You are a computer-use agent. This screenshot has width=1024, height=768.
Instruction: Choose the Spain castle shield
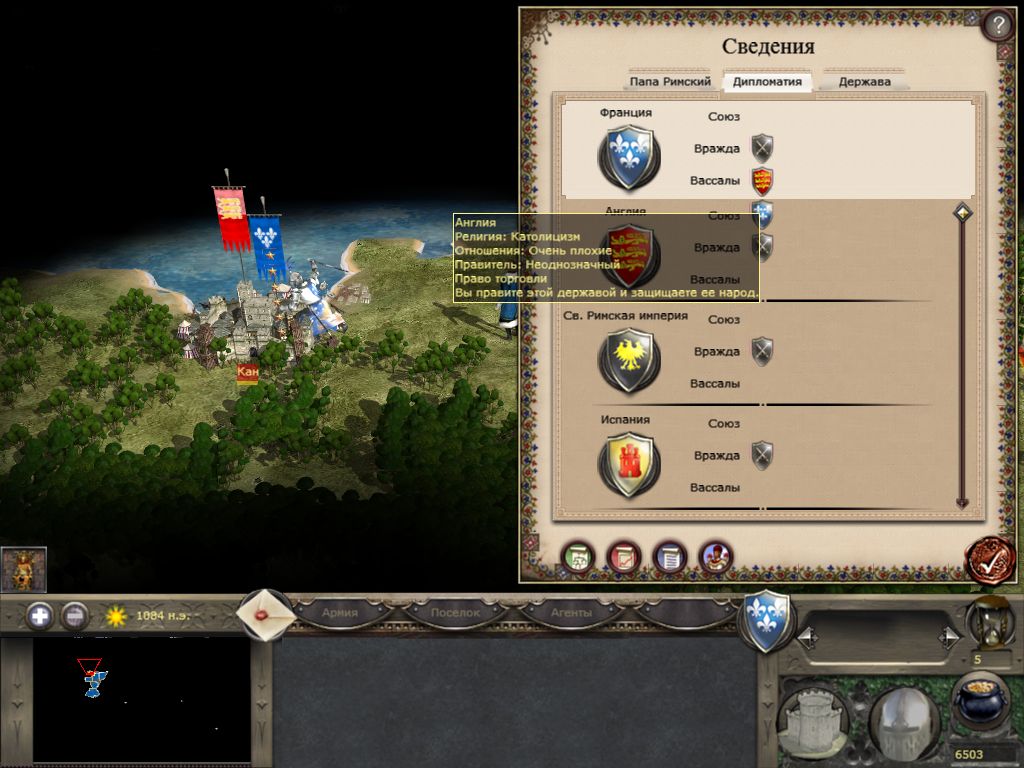tap(629, 464)
